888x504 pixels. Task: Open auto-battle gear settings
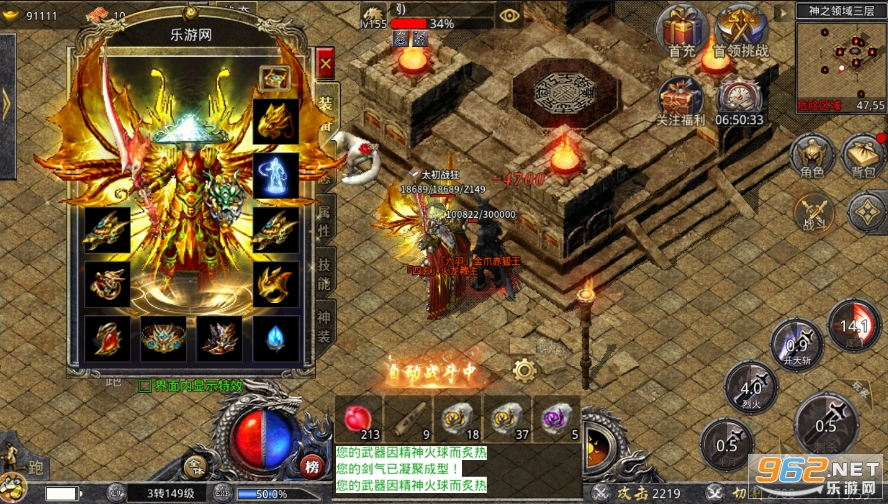pyautogui.click(x=523, y=371)
